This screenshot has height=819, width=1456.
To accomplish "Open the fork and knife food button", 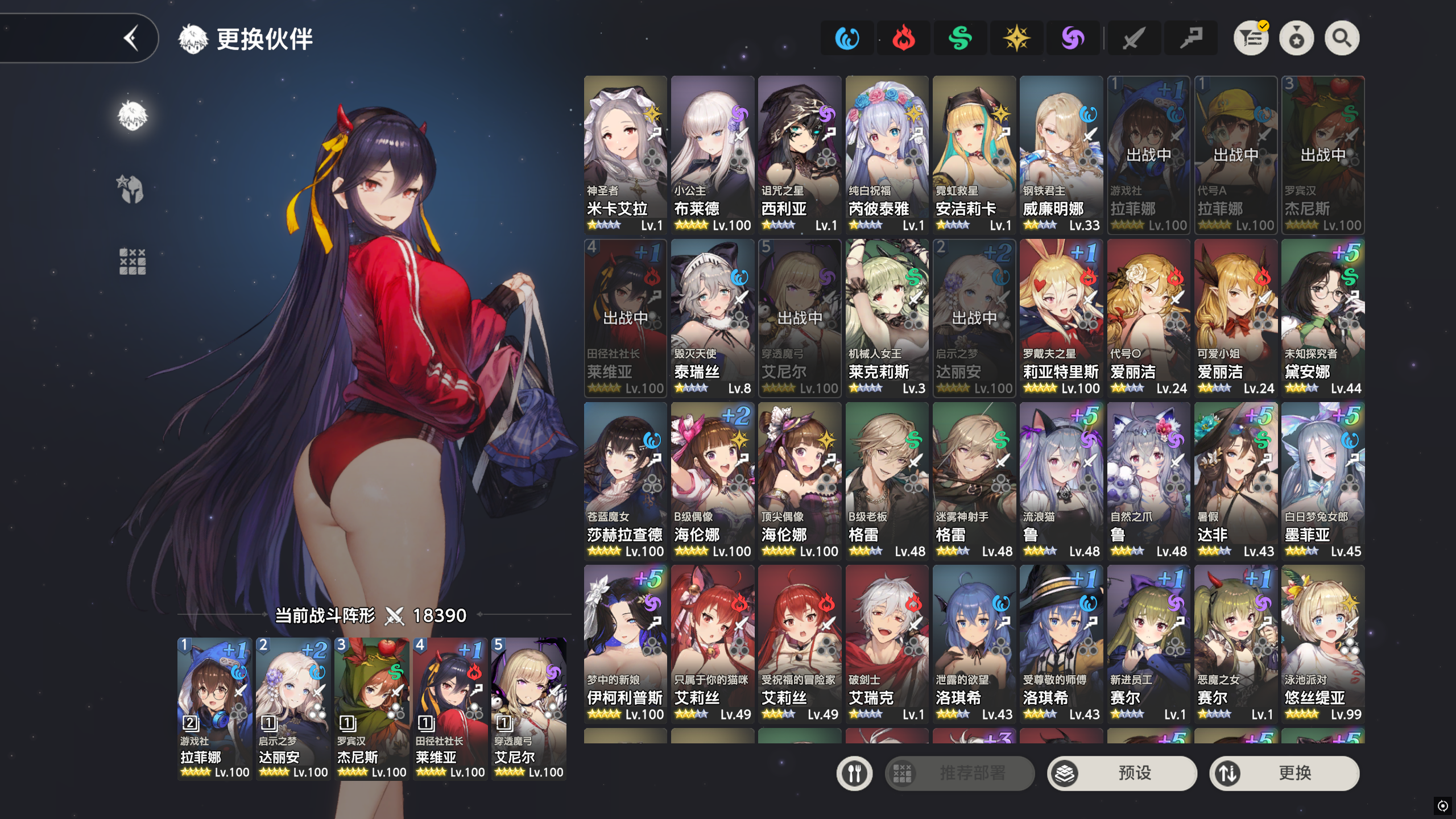I will pos(854,773).
